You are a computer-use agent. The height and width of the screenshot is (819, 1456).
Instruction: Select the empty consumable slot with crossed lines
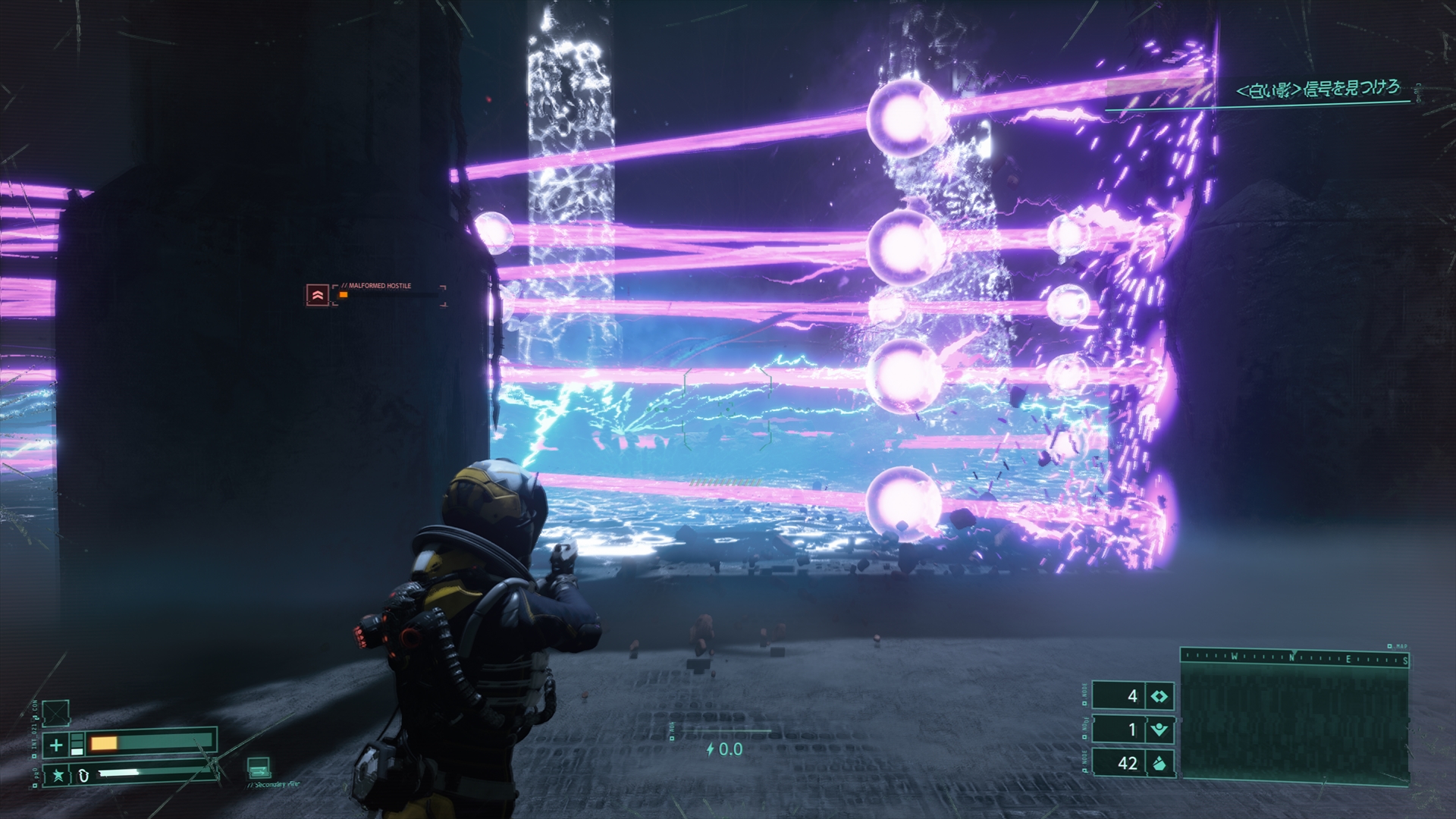coord(55,713)
